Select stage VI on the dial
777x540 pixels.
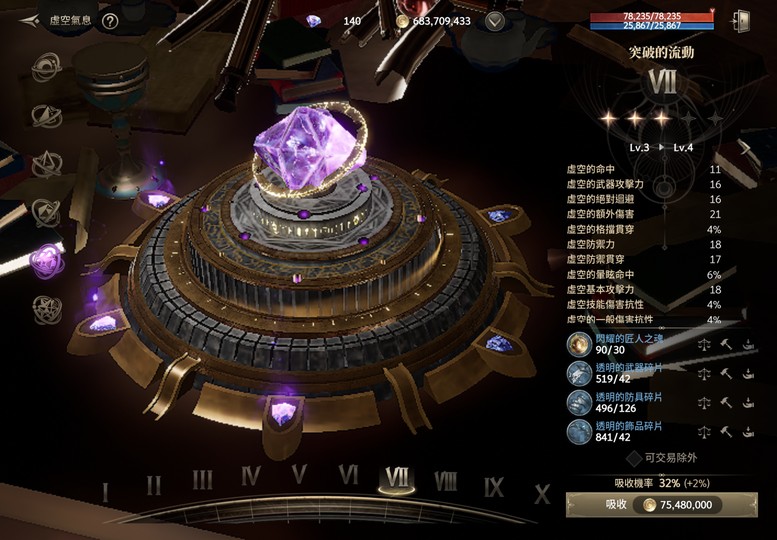[348, 475]
